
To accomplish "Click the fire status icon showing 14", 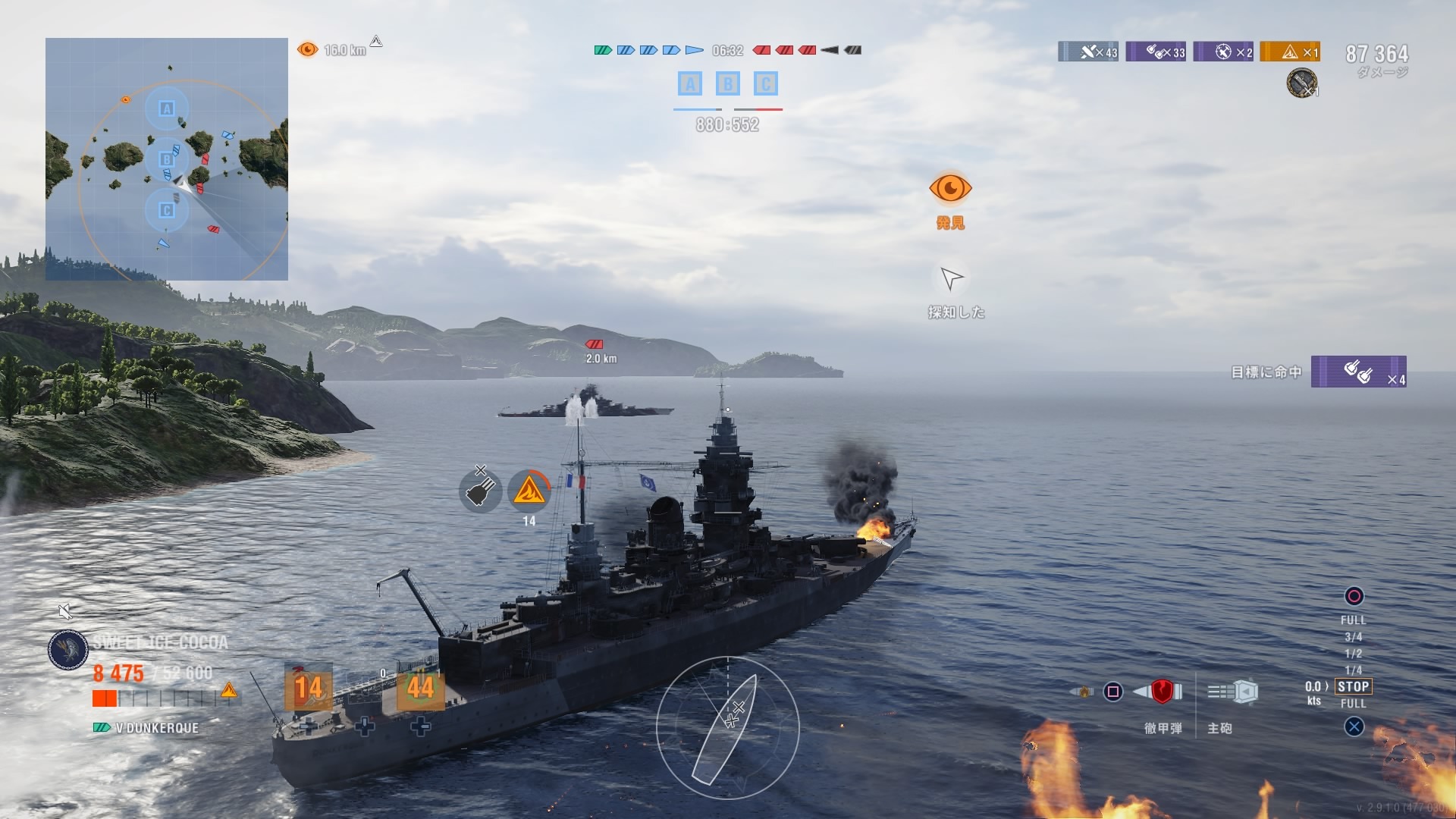I will point(529,491).
